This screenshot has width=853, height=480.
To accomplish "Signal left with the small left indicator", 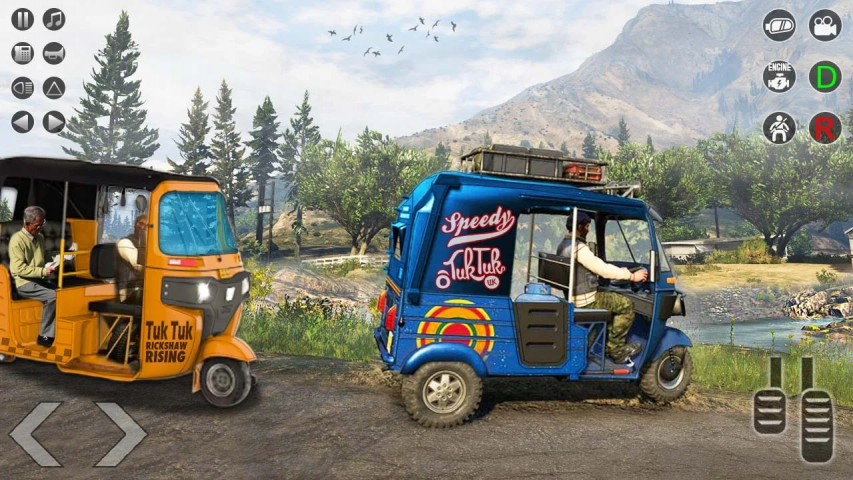I will 22,122.
